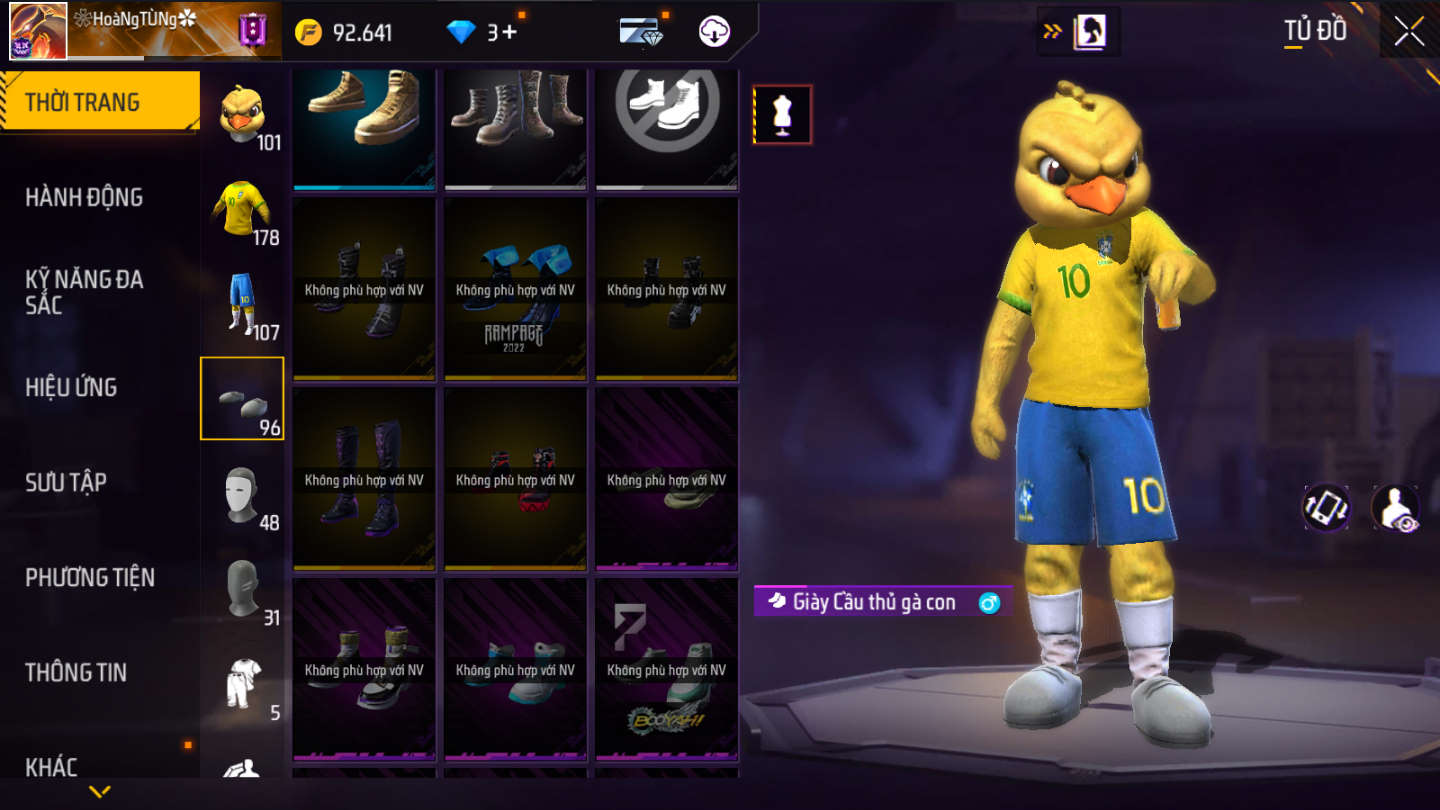Open KỸ NĂNG ĐA SẮC section
The width and height of the screenshot is (1440, 810).
tap(84, 292)
